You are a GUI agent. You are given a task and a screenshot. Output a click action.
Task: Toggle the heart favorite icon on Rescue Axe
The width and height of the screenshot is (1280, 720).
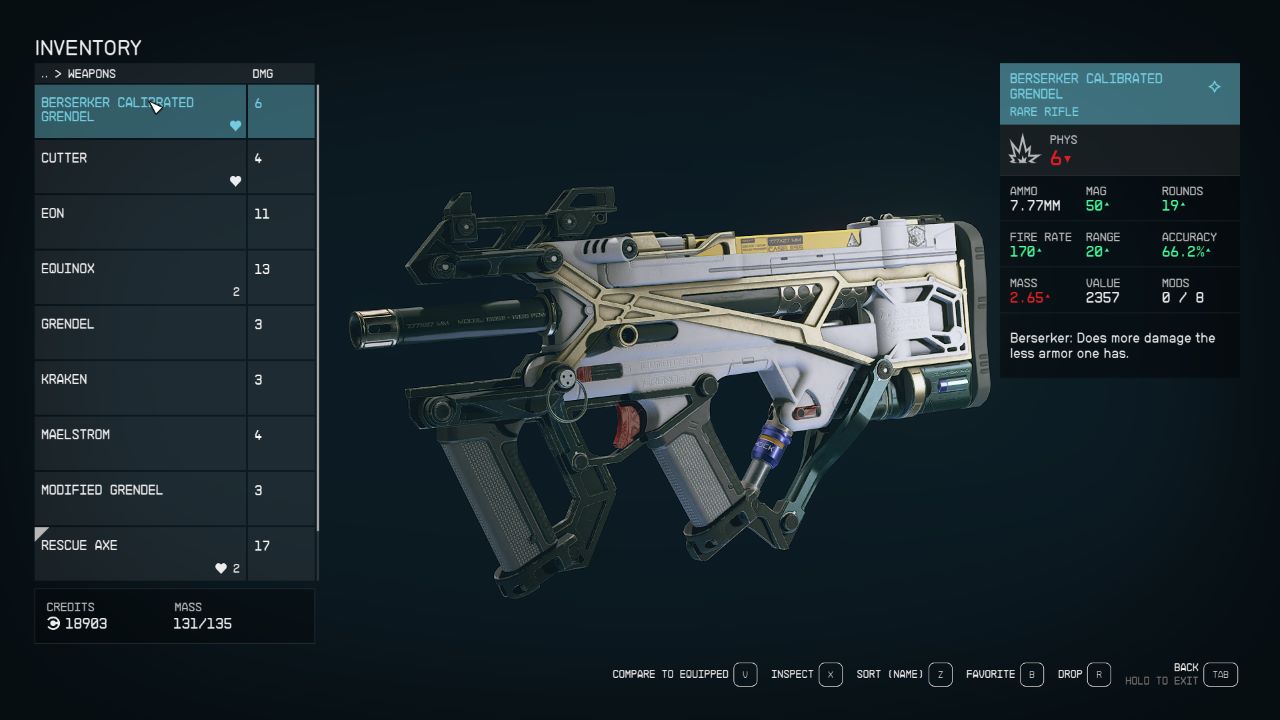click(220, 568)
